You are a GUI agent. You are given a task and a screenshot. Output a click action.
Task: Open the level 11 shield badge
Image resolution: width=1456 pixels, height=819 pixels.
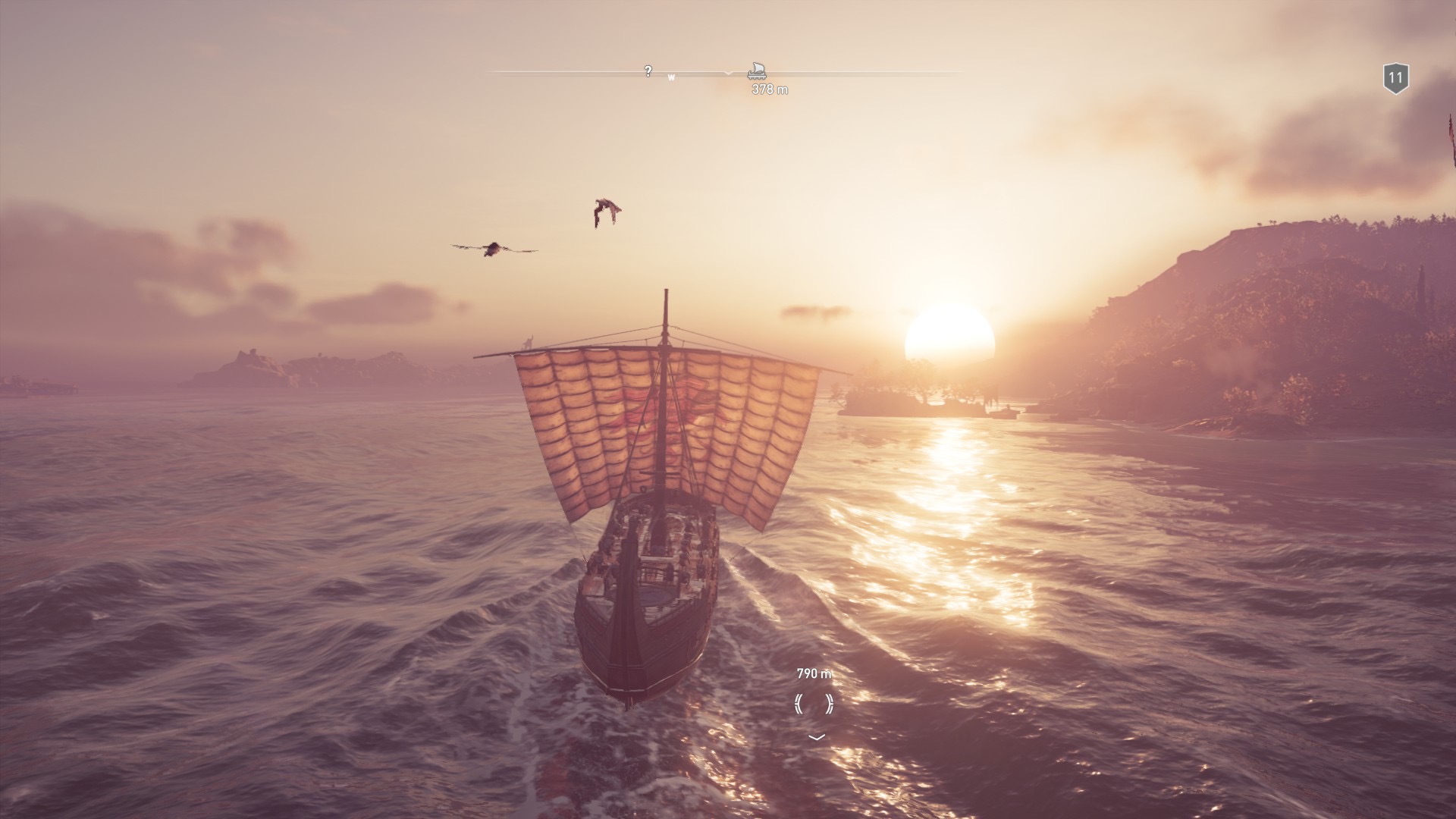pyautogui.click(x=1395, y=78)
